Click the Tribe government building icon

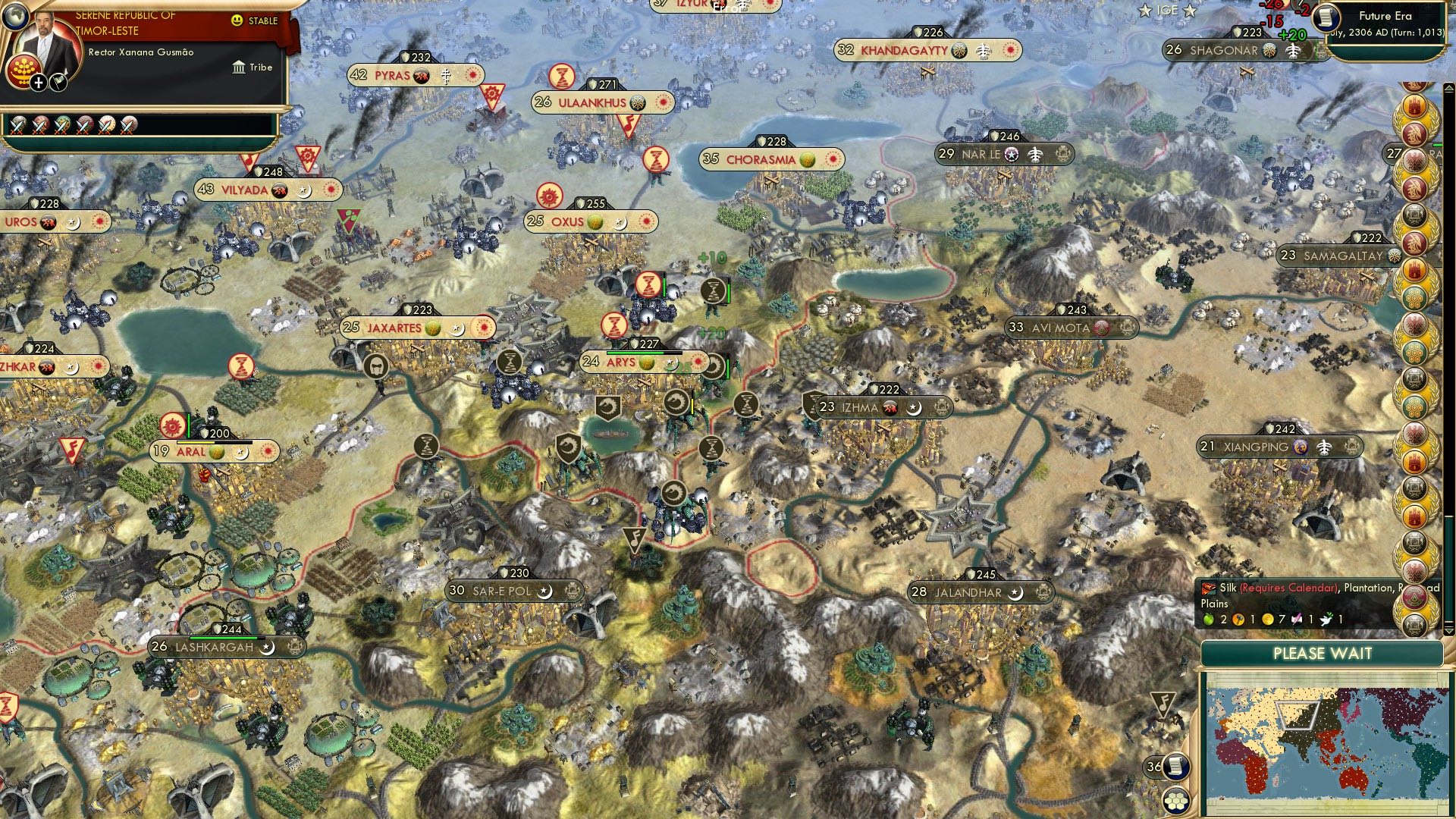pos(240,67)
